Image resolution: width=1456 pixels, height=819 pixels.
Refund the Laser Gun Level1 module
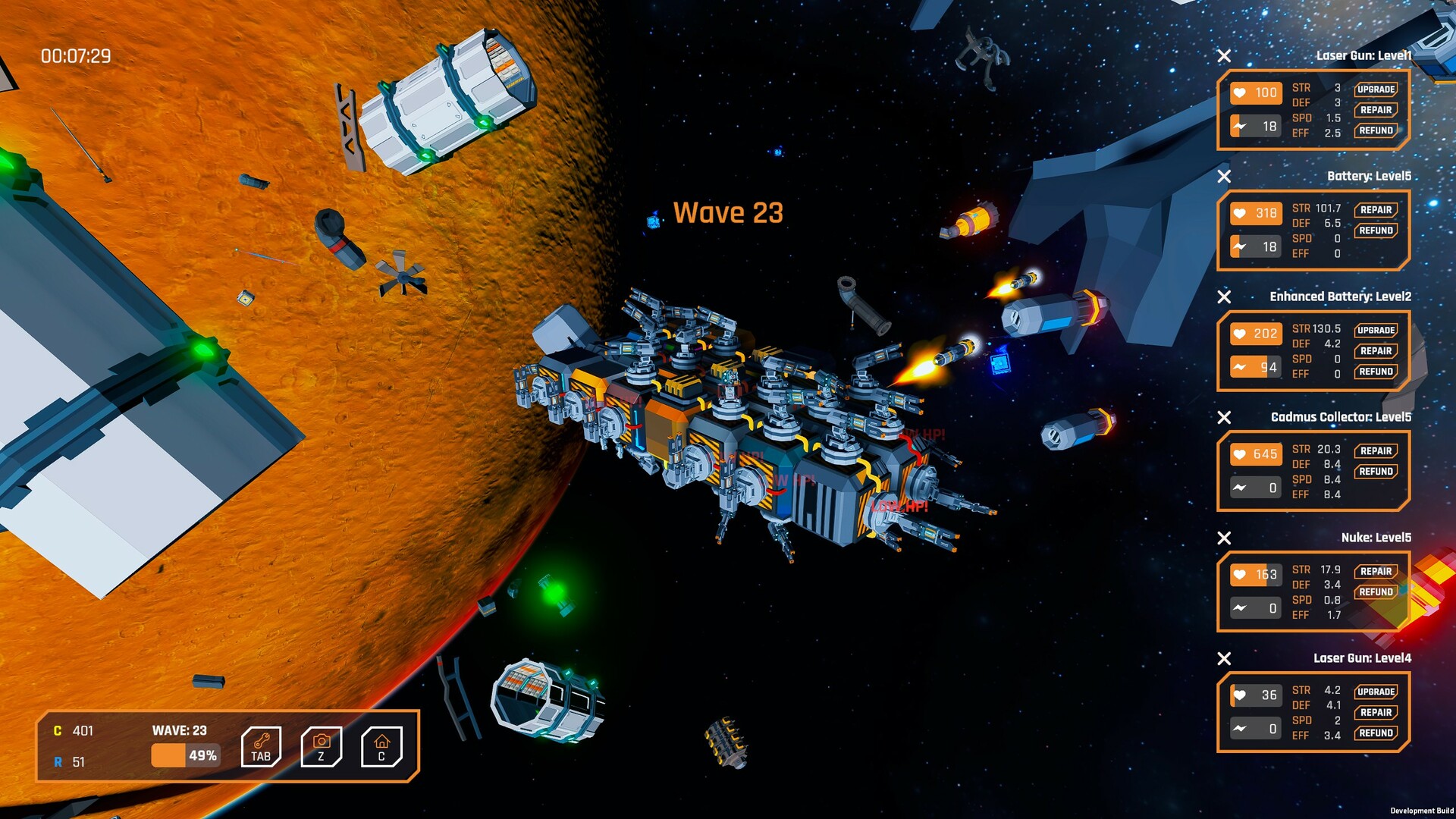click(1376, 130)
